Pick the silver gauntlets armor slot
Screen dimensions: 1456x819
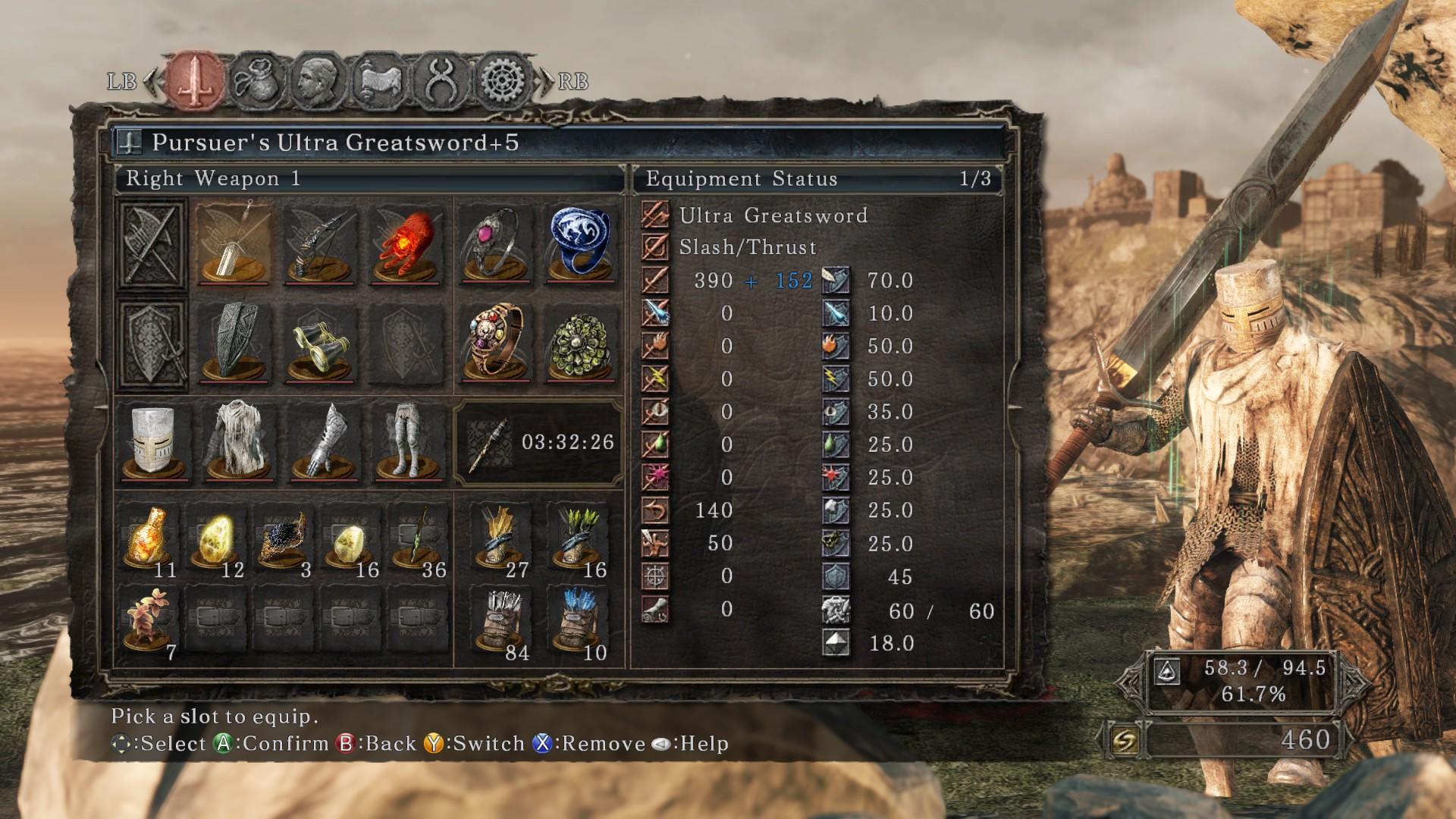pos(323,443)
